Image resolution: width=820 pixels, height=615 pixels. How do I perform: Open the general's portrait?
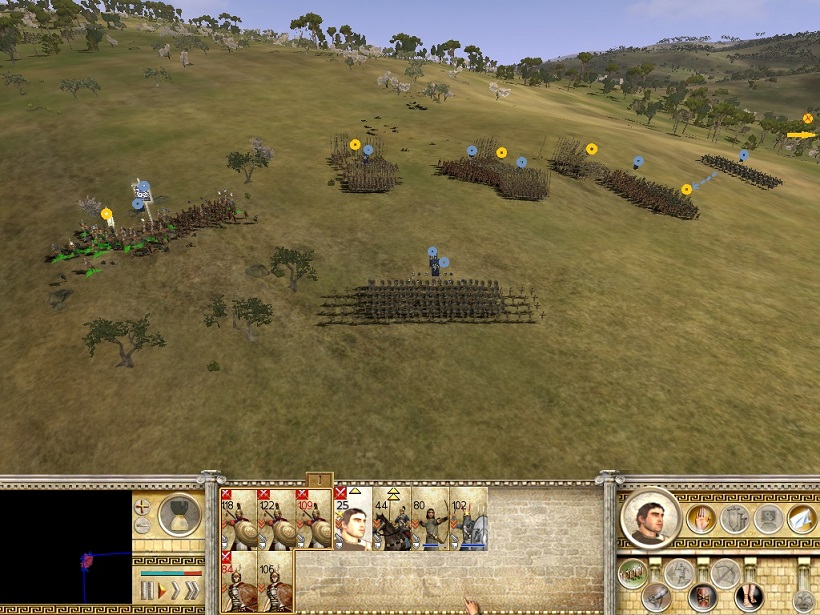click(651, 518)
